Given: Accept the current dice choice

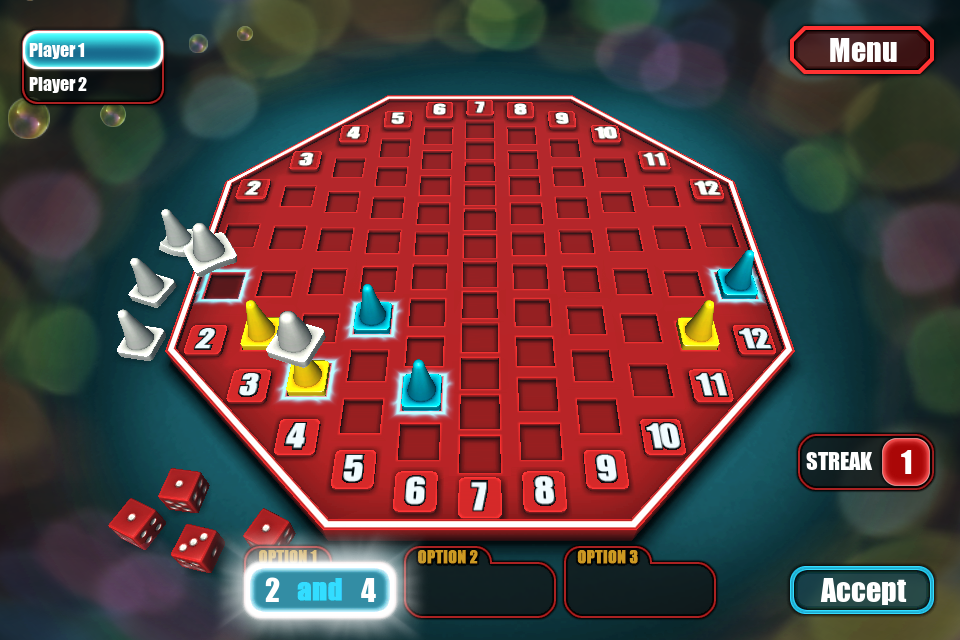Looking at the screenshot, I should pos(862,590).
